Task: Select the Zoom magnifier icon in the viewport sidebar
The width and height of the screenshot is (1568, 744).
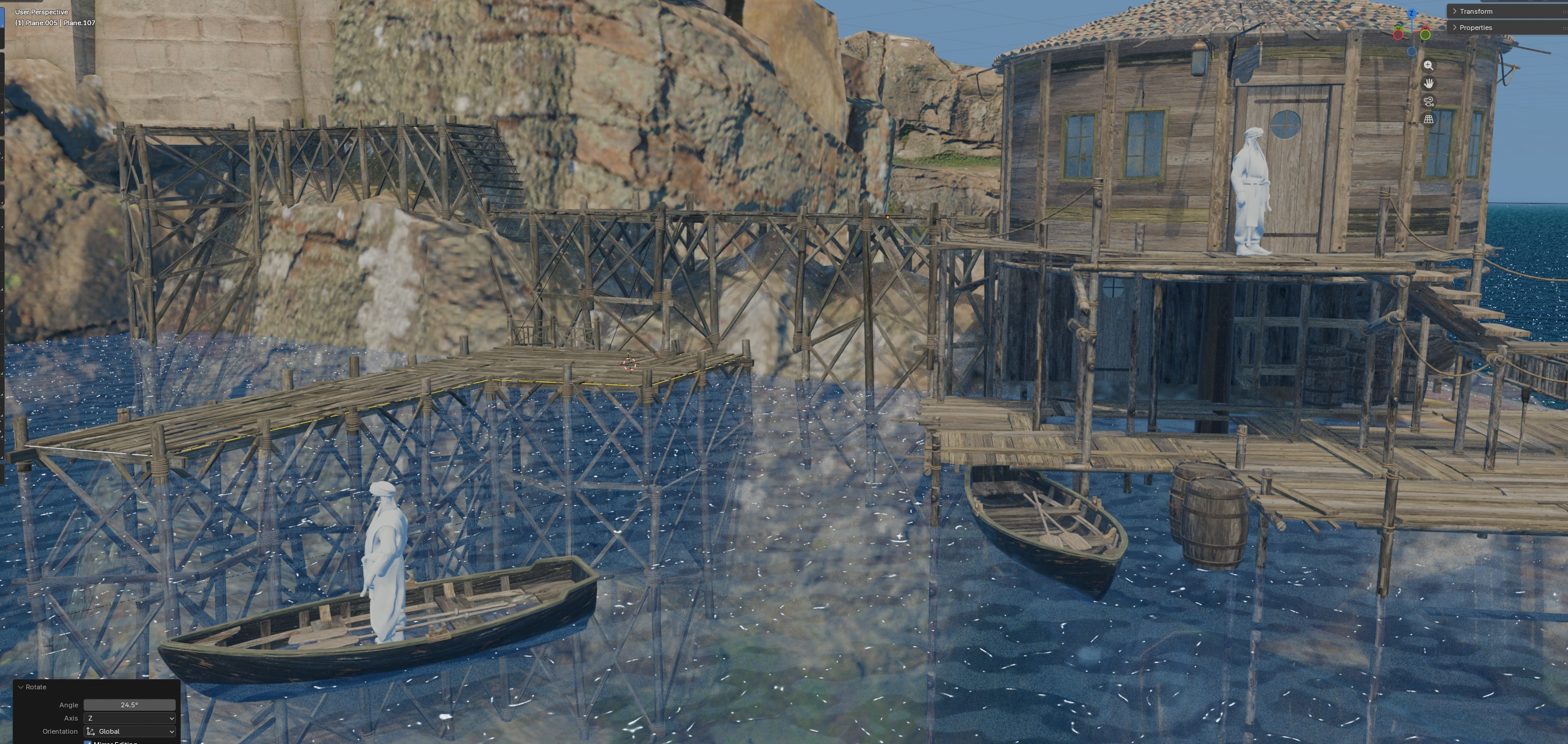Action: coord(1429,67)
